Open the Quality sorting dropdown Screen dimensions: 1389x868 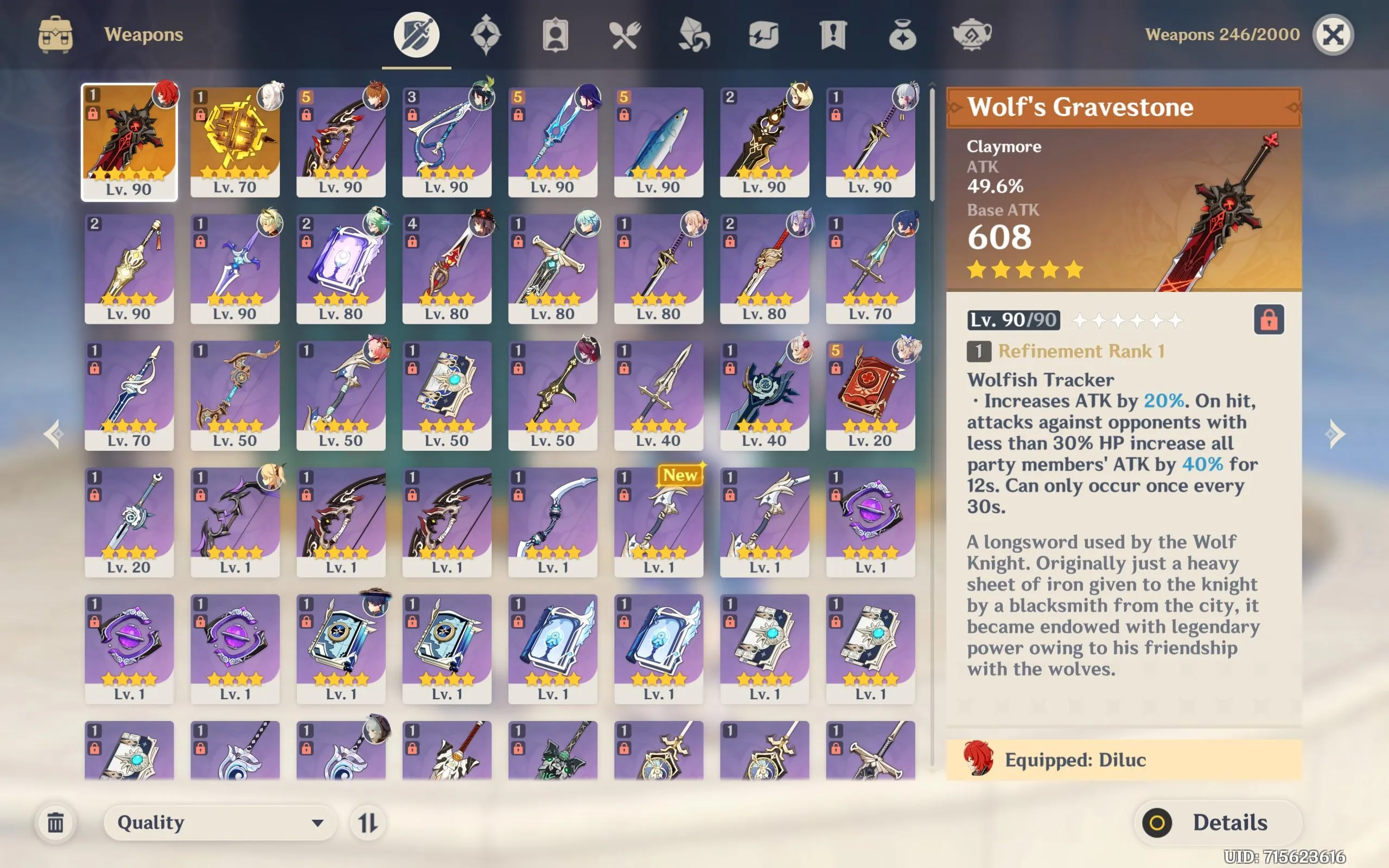click(220, 822)
